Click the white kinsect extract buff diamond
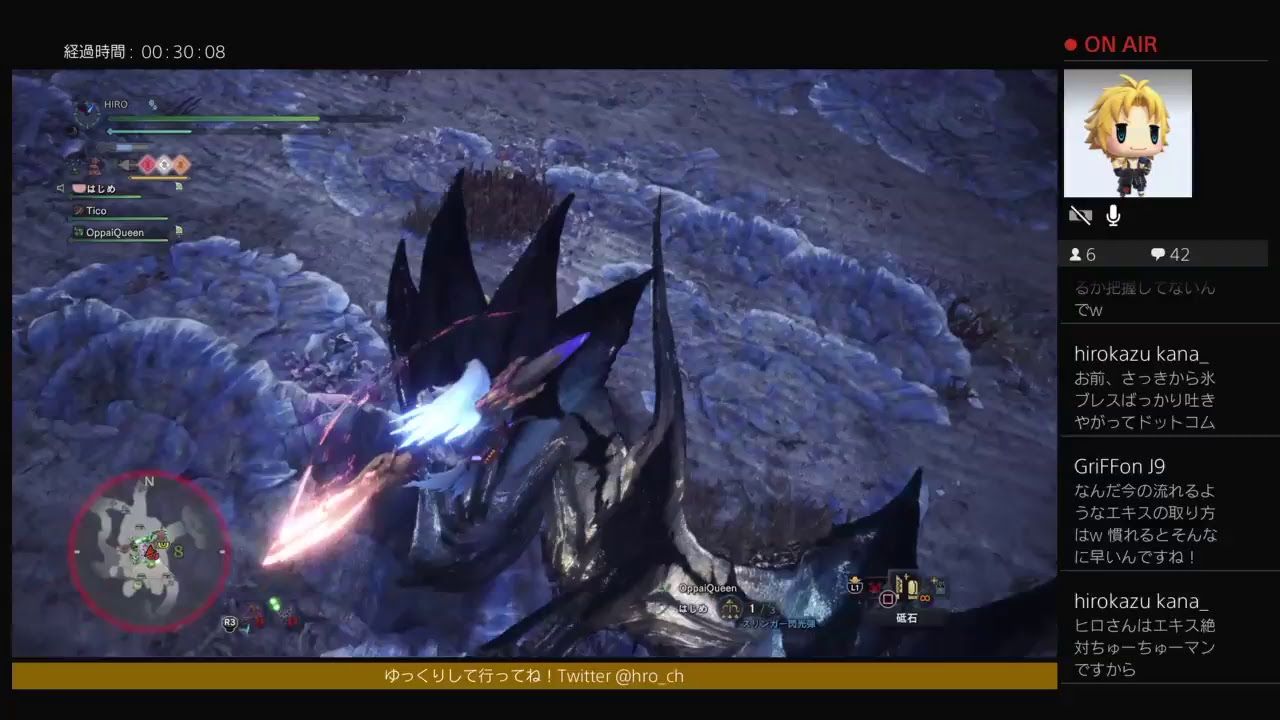 coord(163,165)
